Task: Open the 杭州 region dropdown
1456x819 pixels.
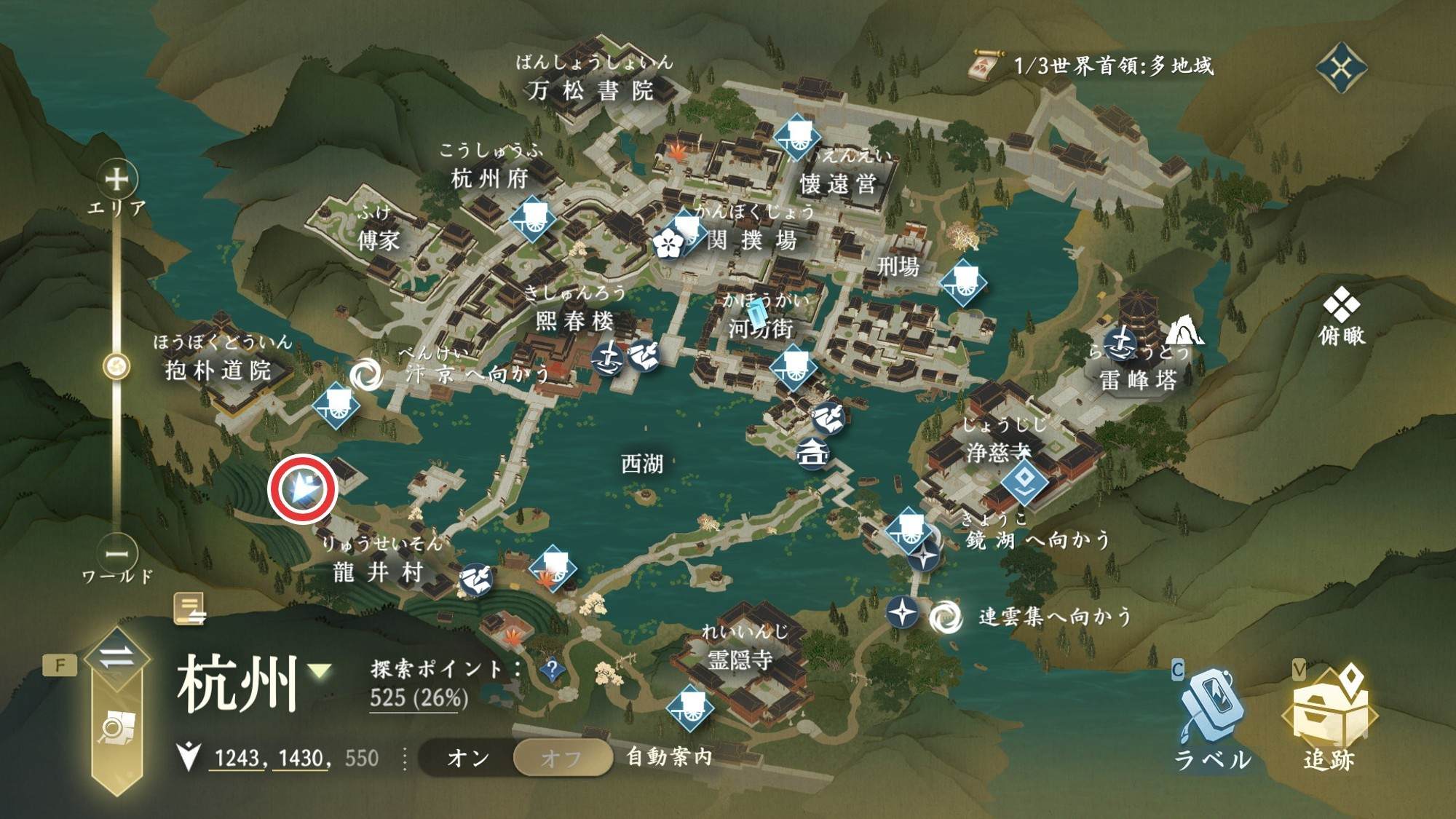Action: (320, 670)
